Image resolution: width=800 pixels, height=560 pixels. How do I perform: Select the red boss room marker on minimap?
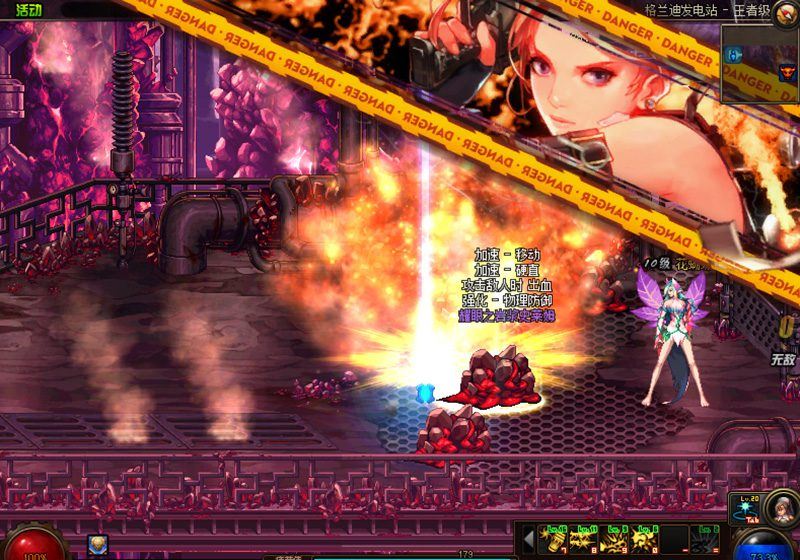(x=786, y=71)
